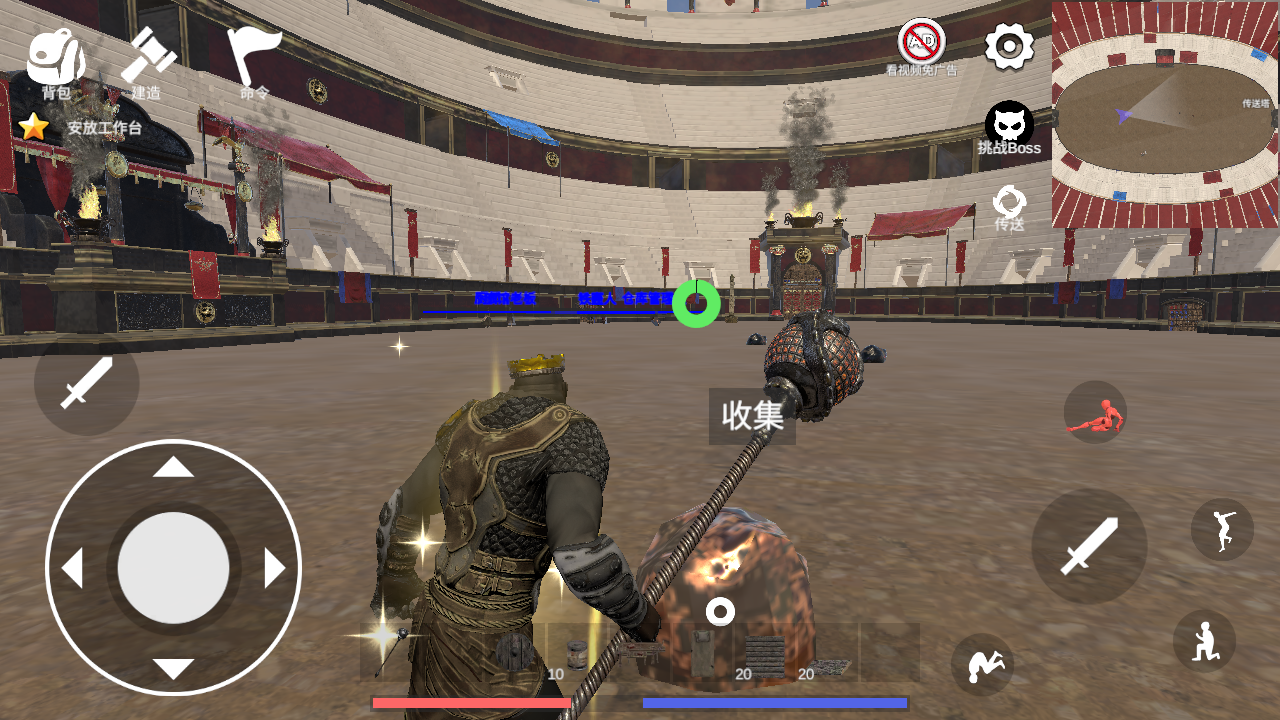This screenshot has width=1280, height=720.
Task: Open the command flag menu (命令)
Action: point(252,62)
